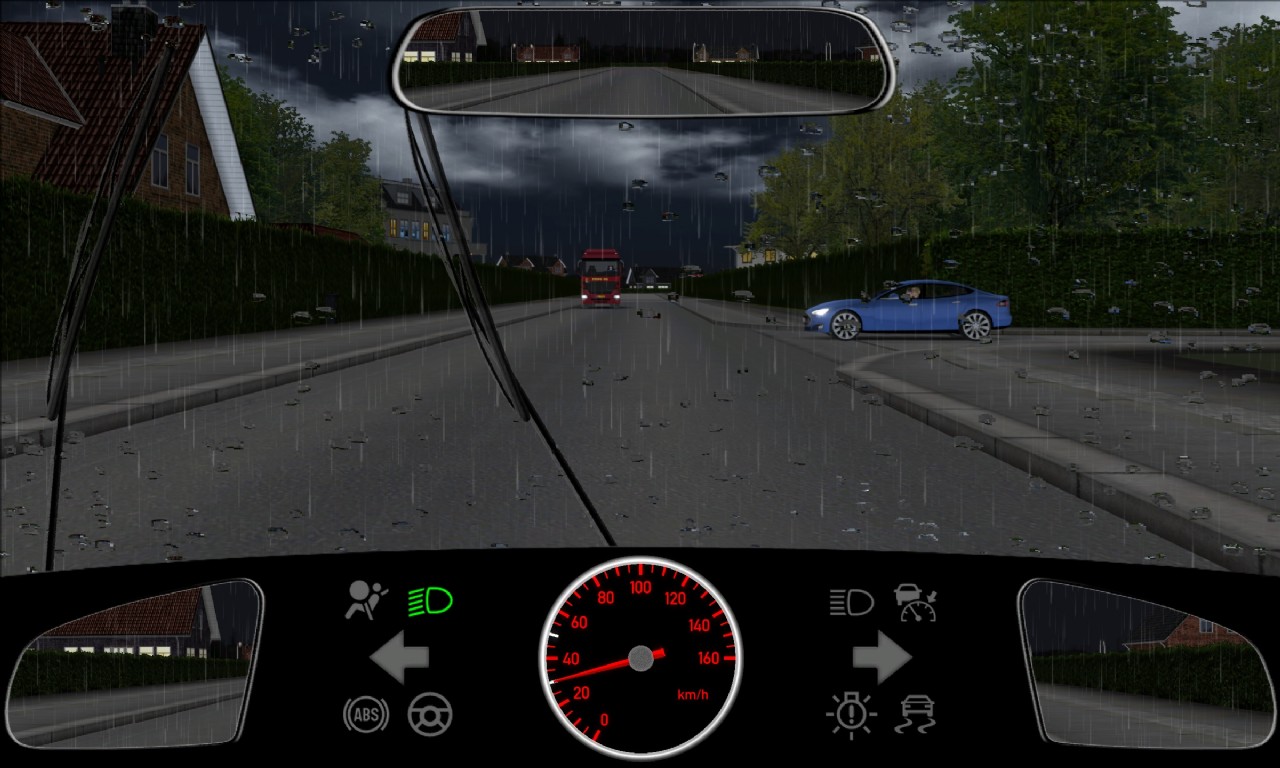Select the steering wheel warning icon

coord(430,714)
